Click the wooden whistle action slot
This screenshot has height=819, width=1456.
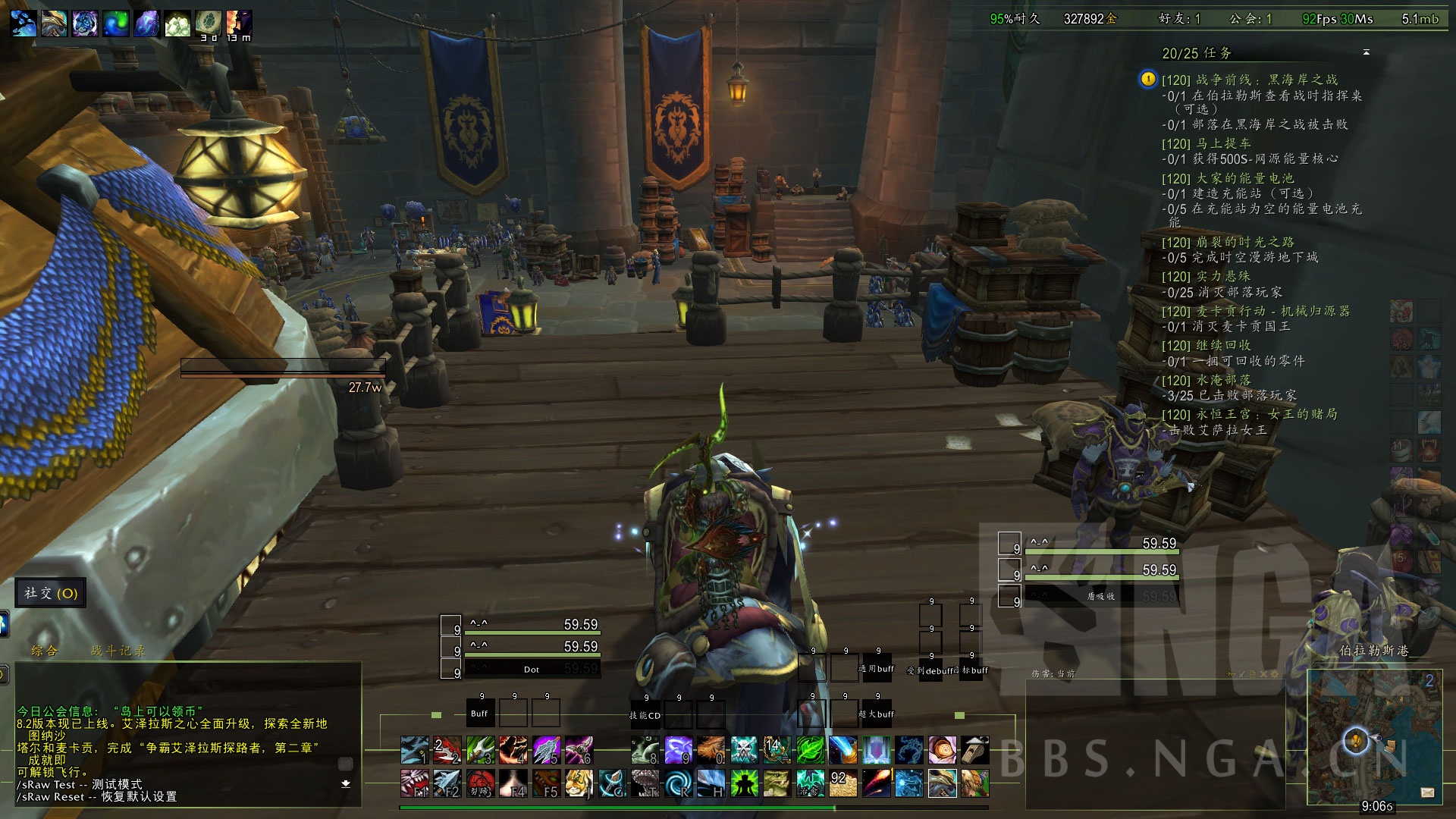975,750
